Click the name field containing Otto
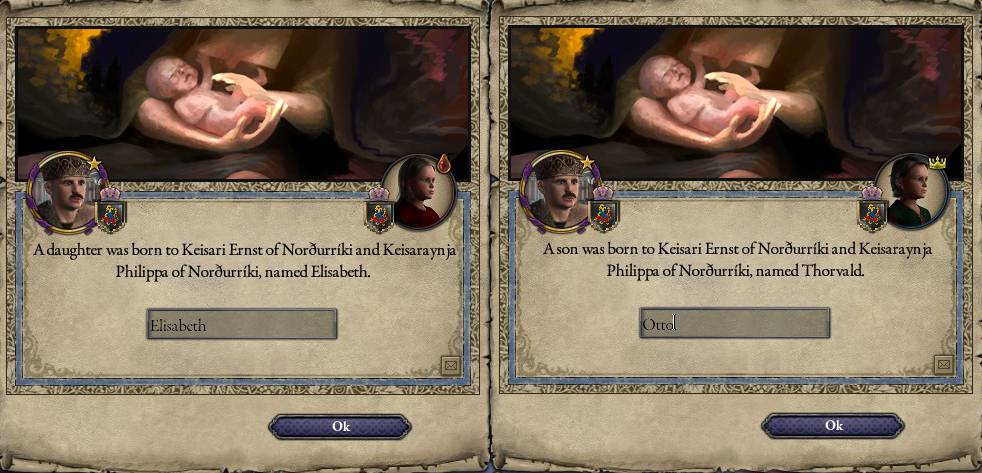 coord(734,324)
